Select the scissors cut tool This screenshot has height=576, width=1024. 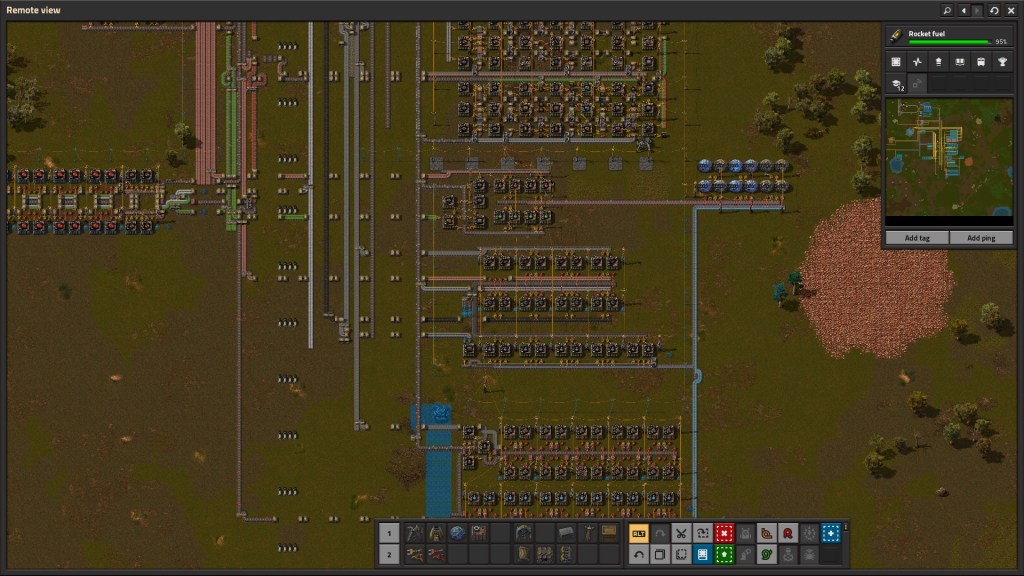[x=681, y=533]
